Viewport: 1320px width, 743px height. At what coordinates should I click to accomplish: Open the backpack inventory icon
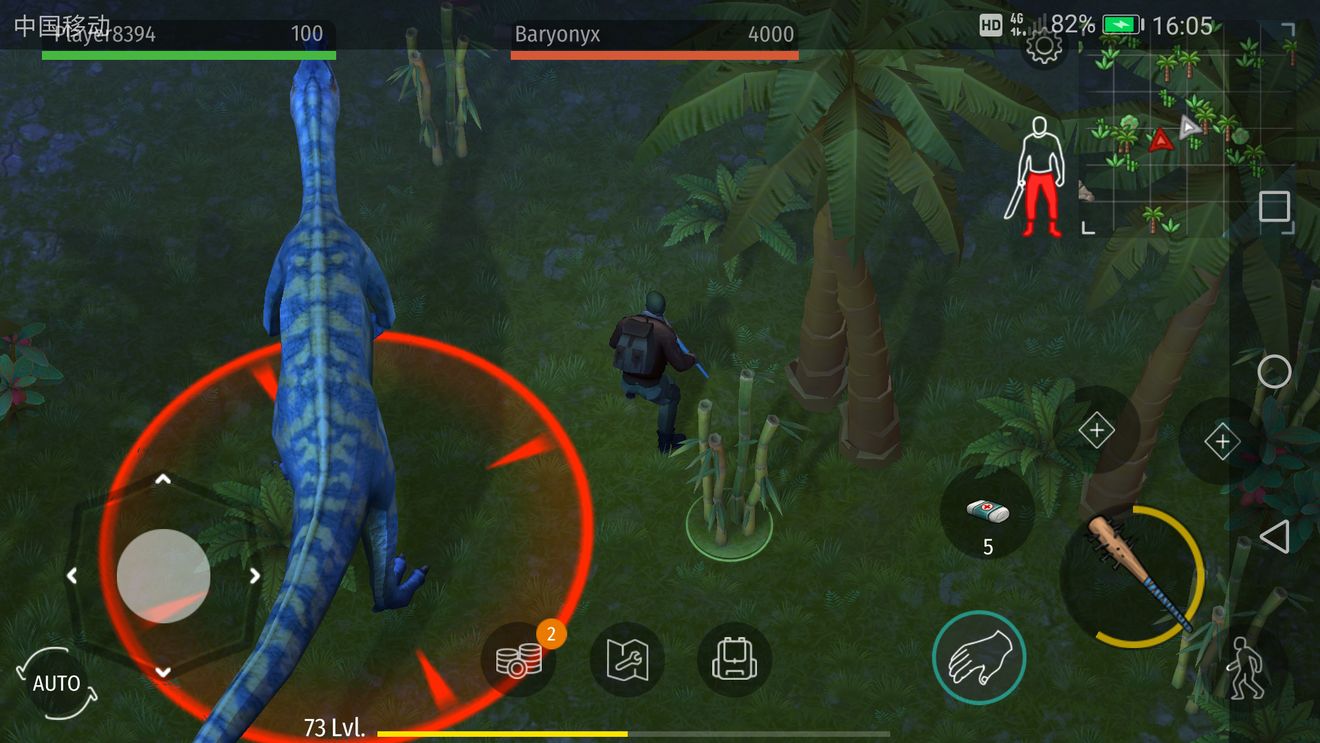(x=735, y=658)
